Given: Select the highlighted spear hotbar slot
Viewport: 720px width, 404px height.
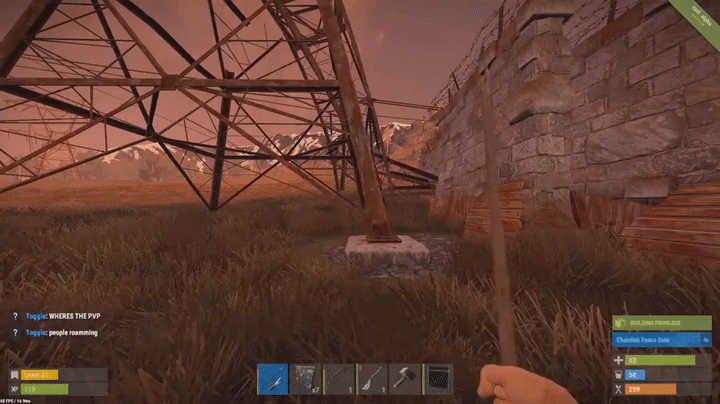Looking at the screenshot, I should [x=272, y=379].
